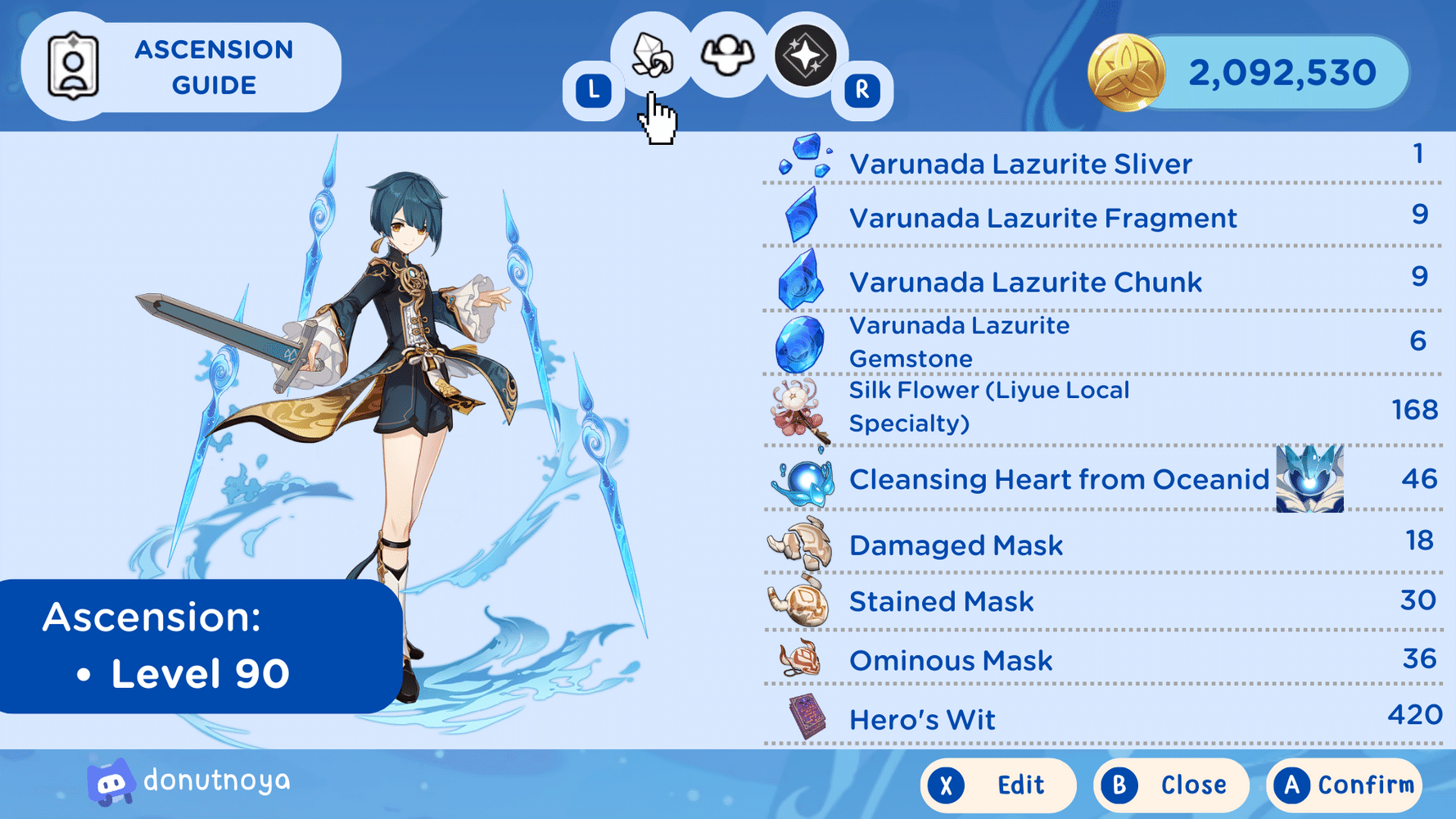Click the 2,092,530 Mora total
This screenshot has width=1456, height=819.
[x=1282, y=73]
